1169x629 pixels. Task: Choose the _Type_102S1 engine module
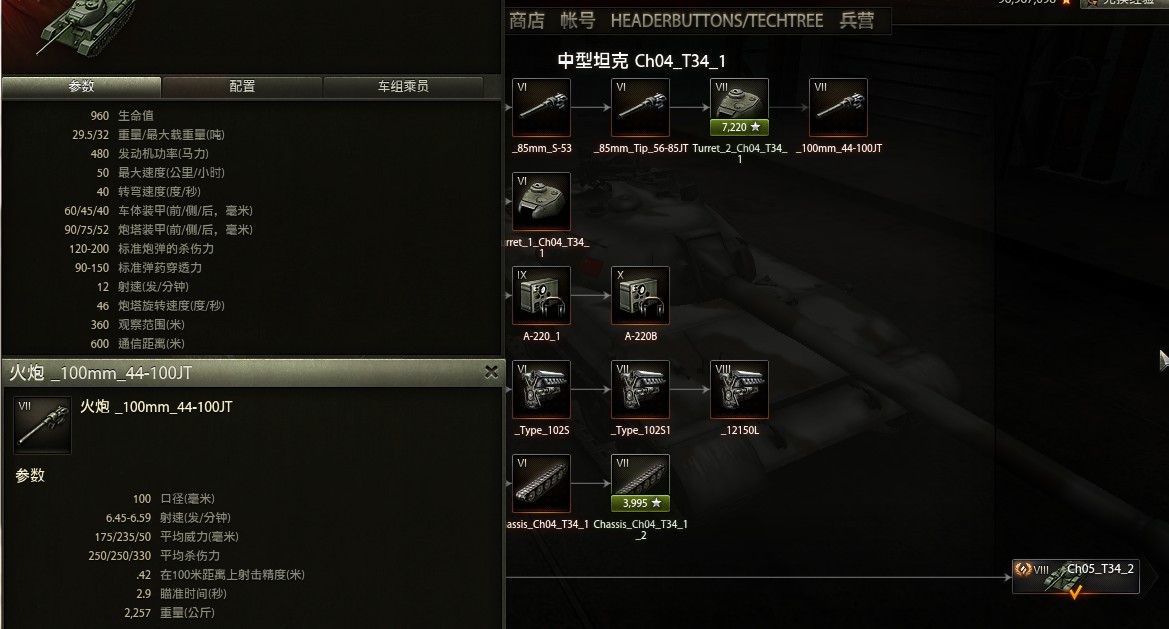coord(640,389)
